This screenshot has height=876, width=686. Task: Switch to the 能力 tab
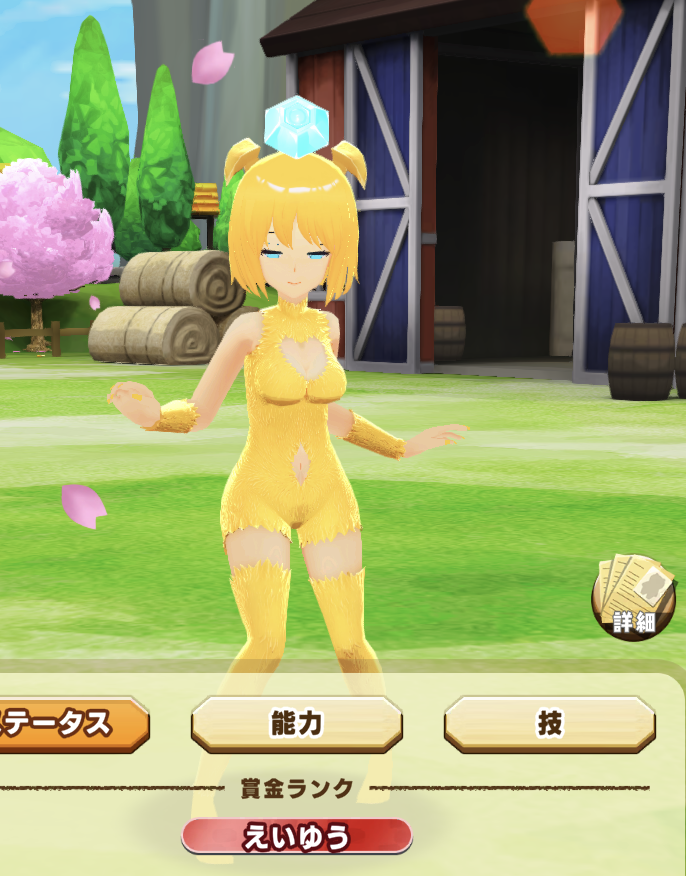pyautogui.click(x=296, y=724)
